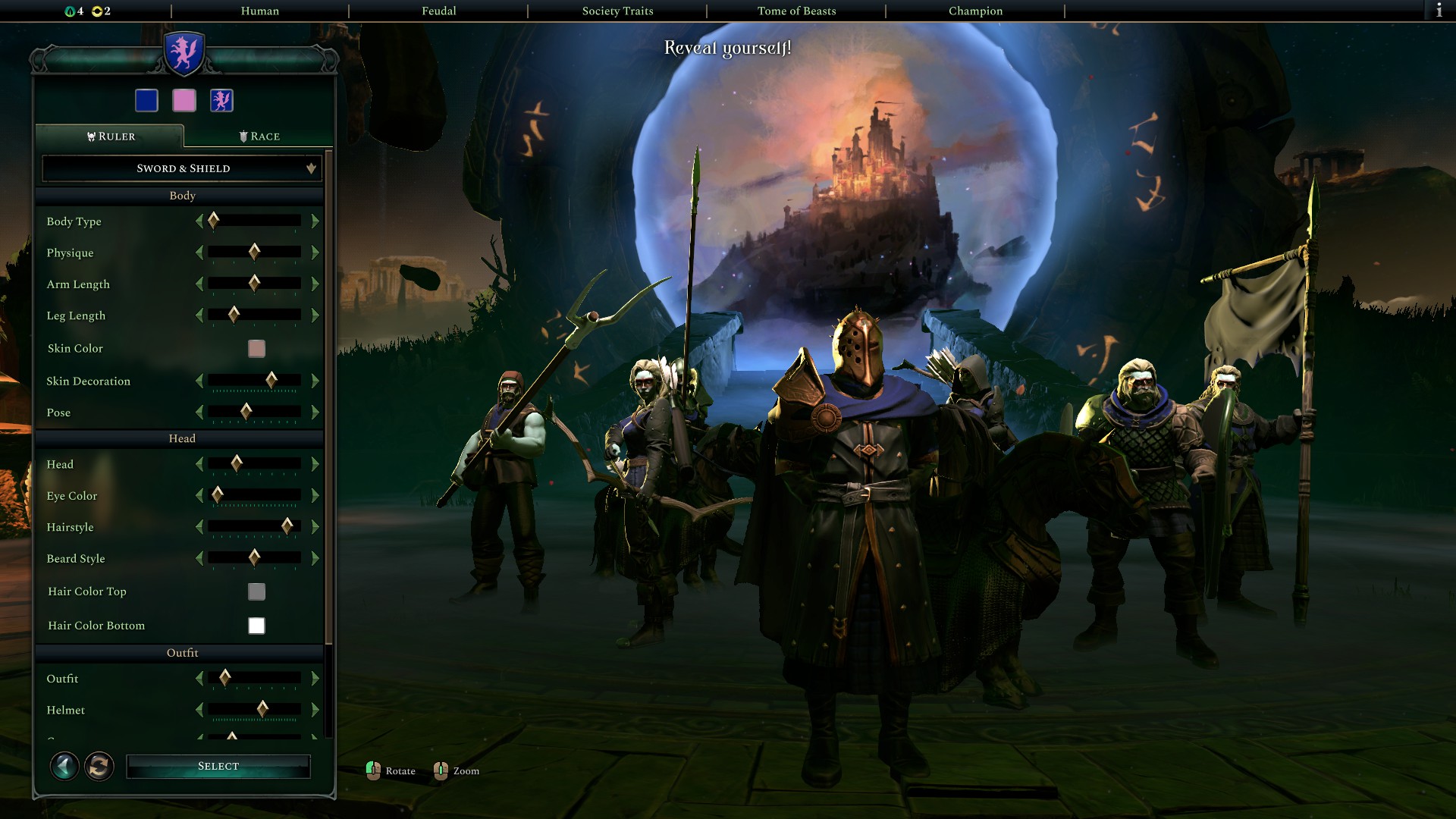This screenshot has width=1456, height=819.
Task: Click the Rotate mouse icon
Action: [372, 770]
